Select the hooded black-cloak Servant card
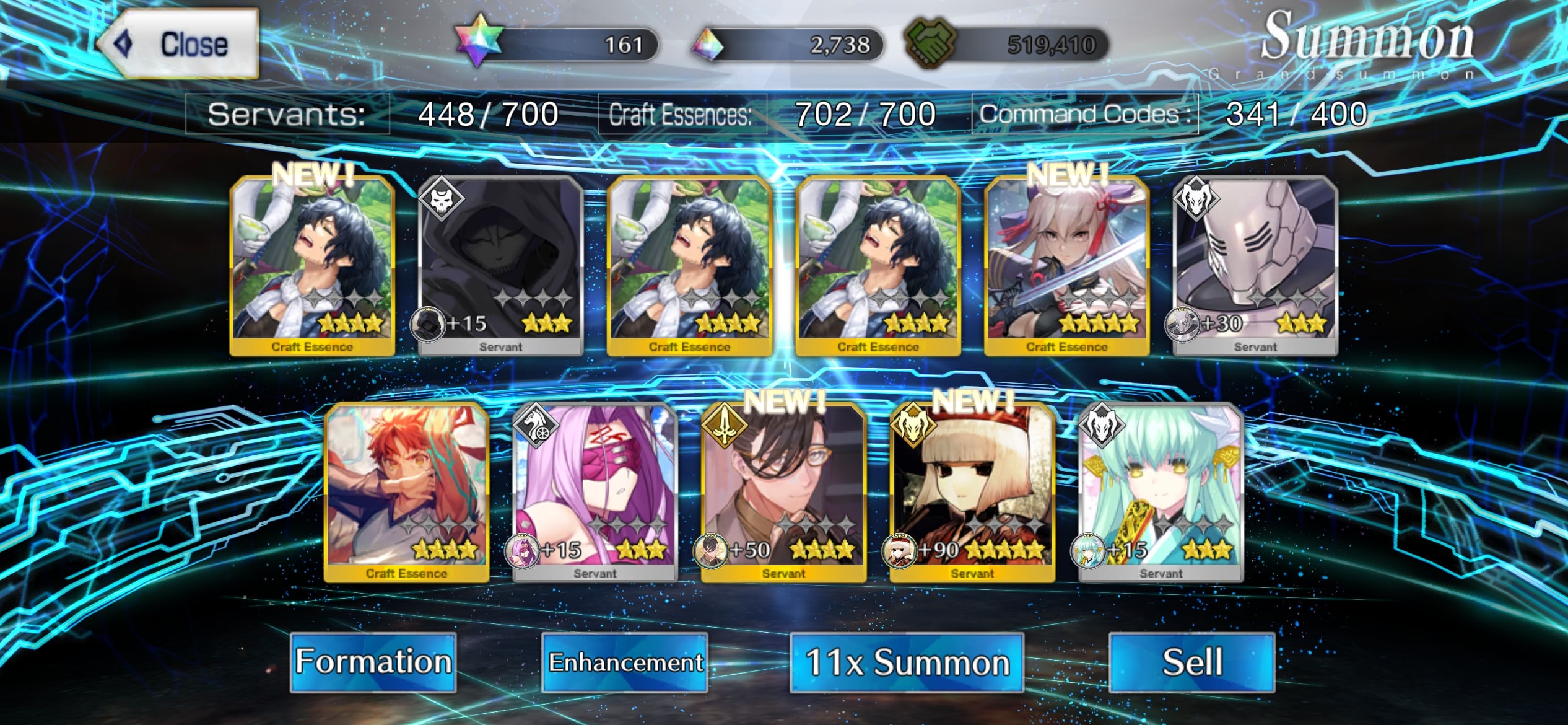The height and width of the screenshot is (725, 1568). click(x=500, y=266)
